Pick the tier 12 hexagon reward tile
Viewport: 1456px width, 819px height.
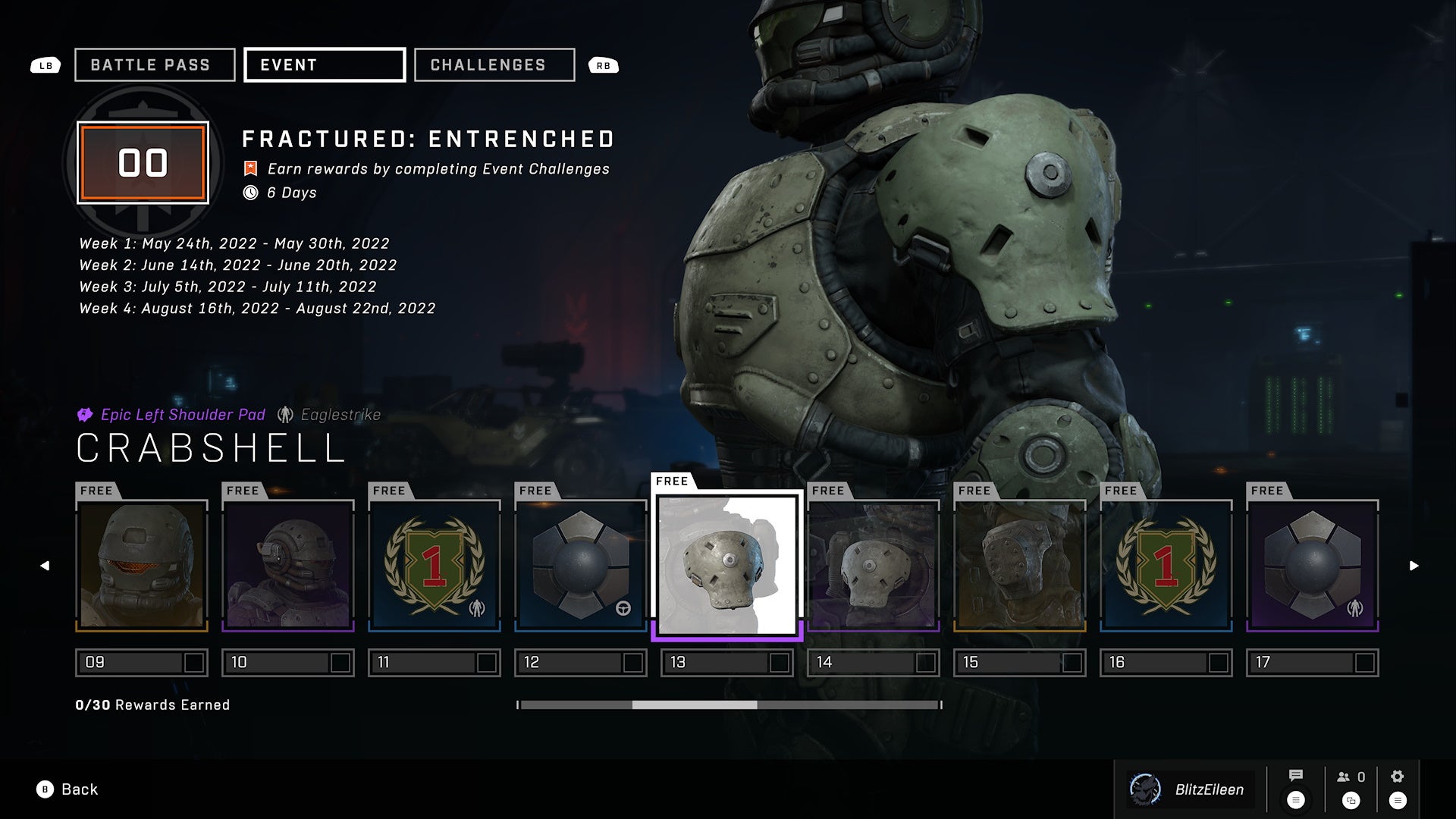pos(581,566)
